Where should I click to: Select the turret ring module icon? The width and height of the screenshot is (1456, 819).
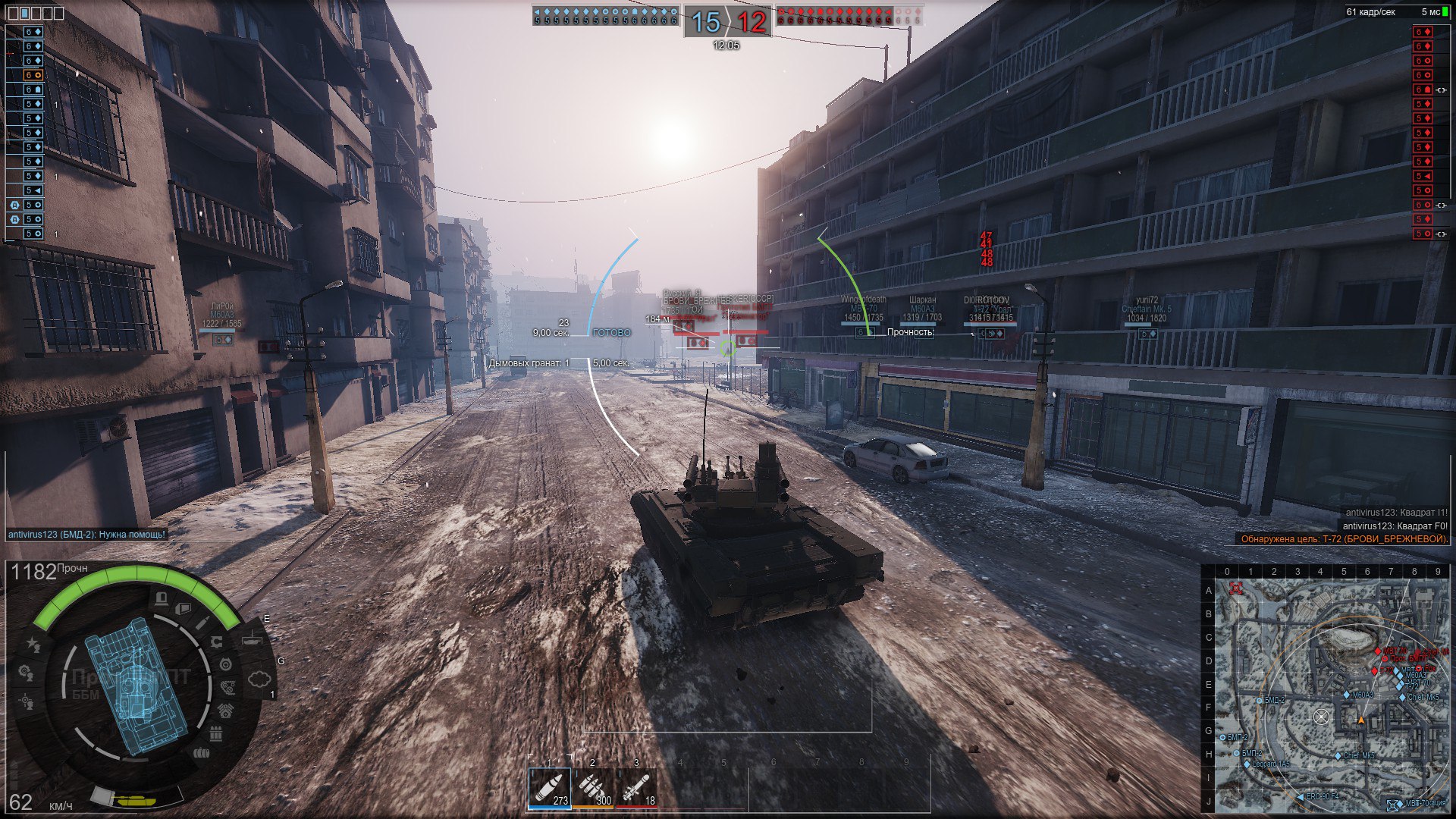(x=225, y=665)
